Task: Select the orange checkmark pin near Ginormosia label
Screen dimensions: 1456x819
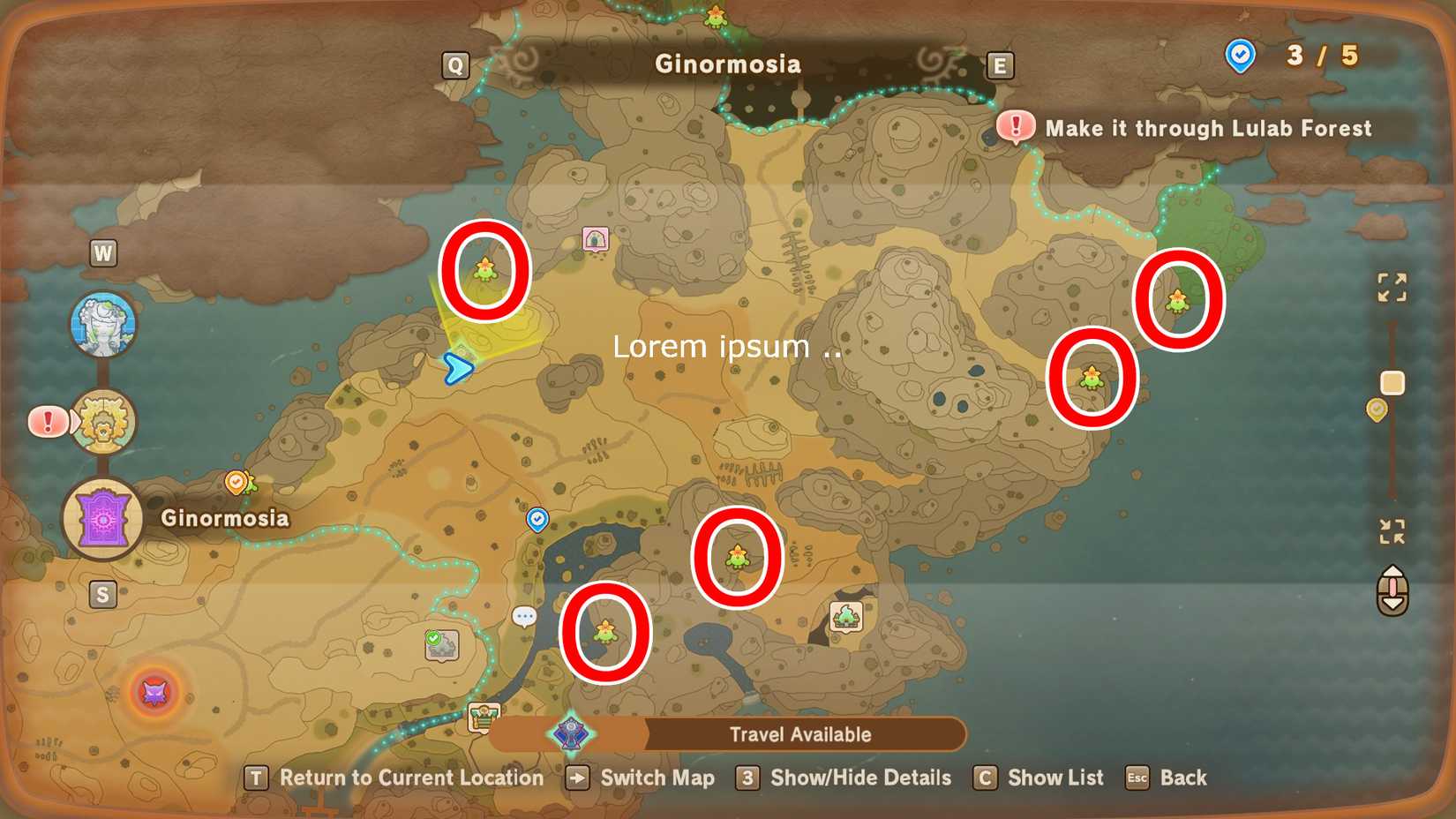Action: (x=236, y=481)
